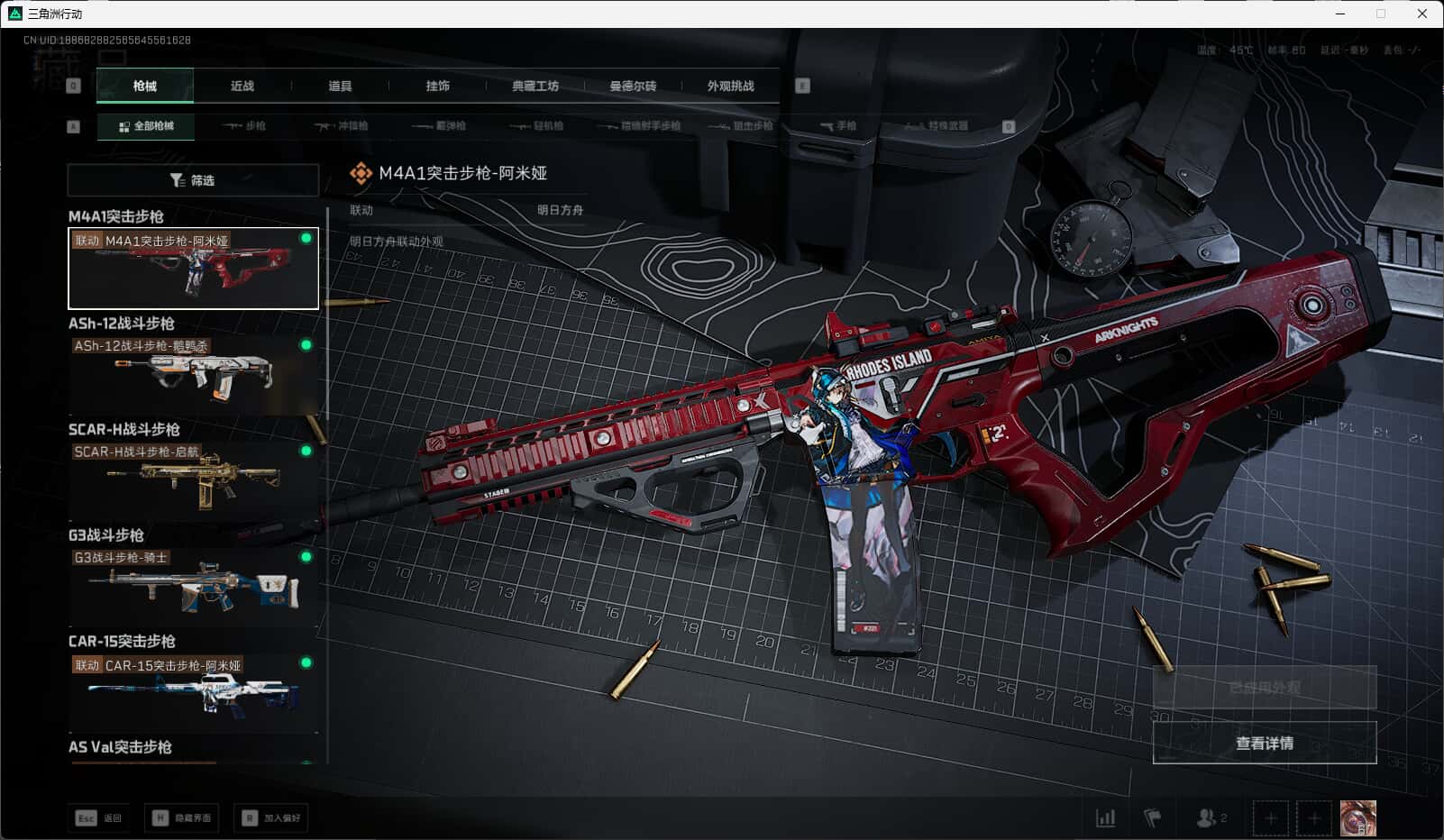View details with the 查看详情 button
The height and width of the screenshot is (840, 1444).
pyautogui.click(x=1264, y=743)
